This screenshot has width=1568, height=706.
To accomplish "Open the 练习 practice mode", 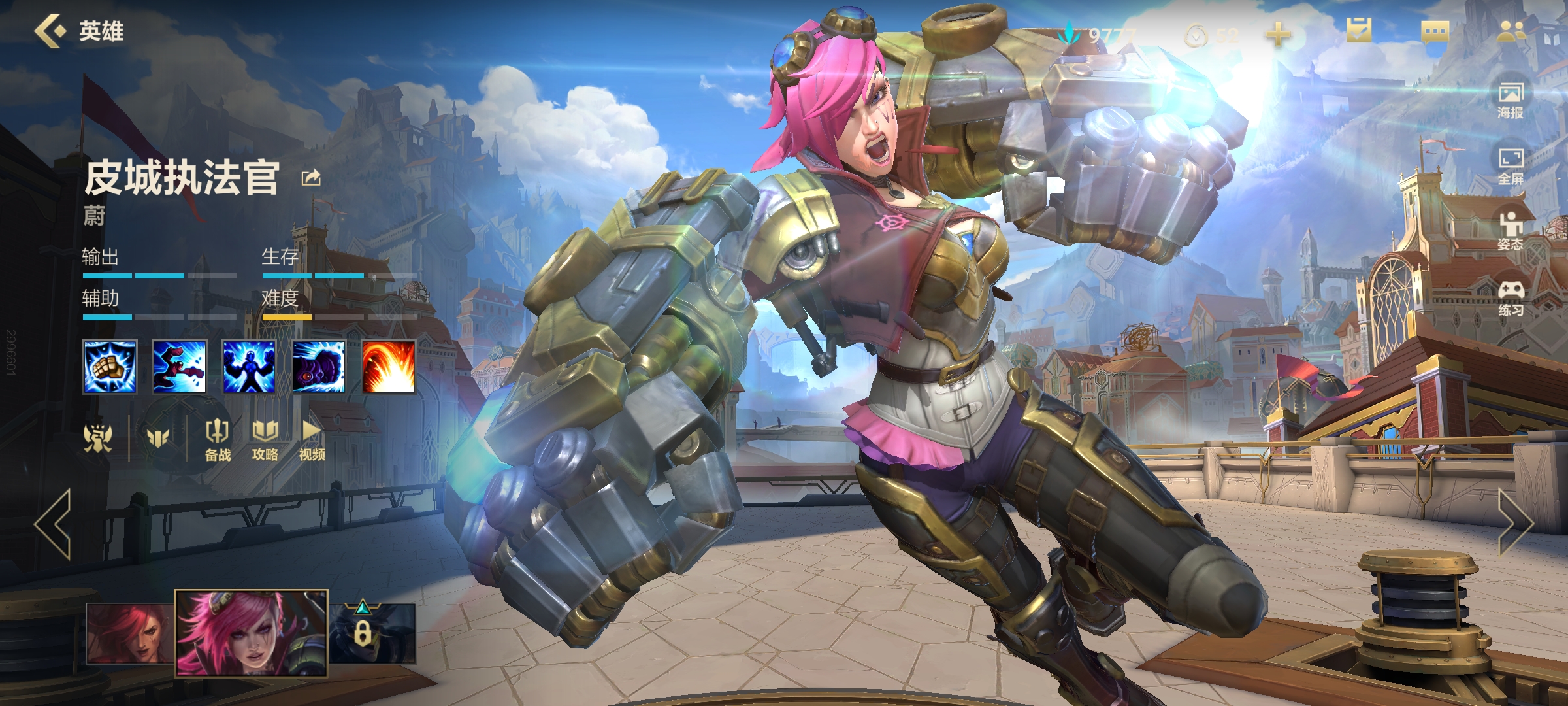I will click(1511, 298).
